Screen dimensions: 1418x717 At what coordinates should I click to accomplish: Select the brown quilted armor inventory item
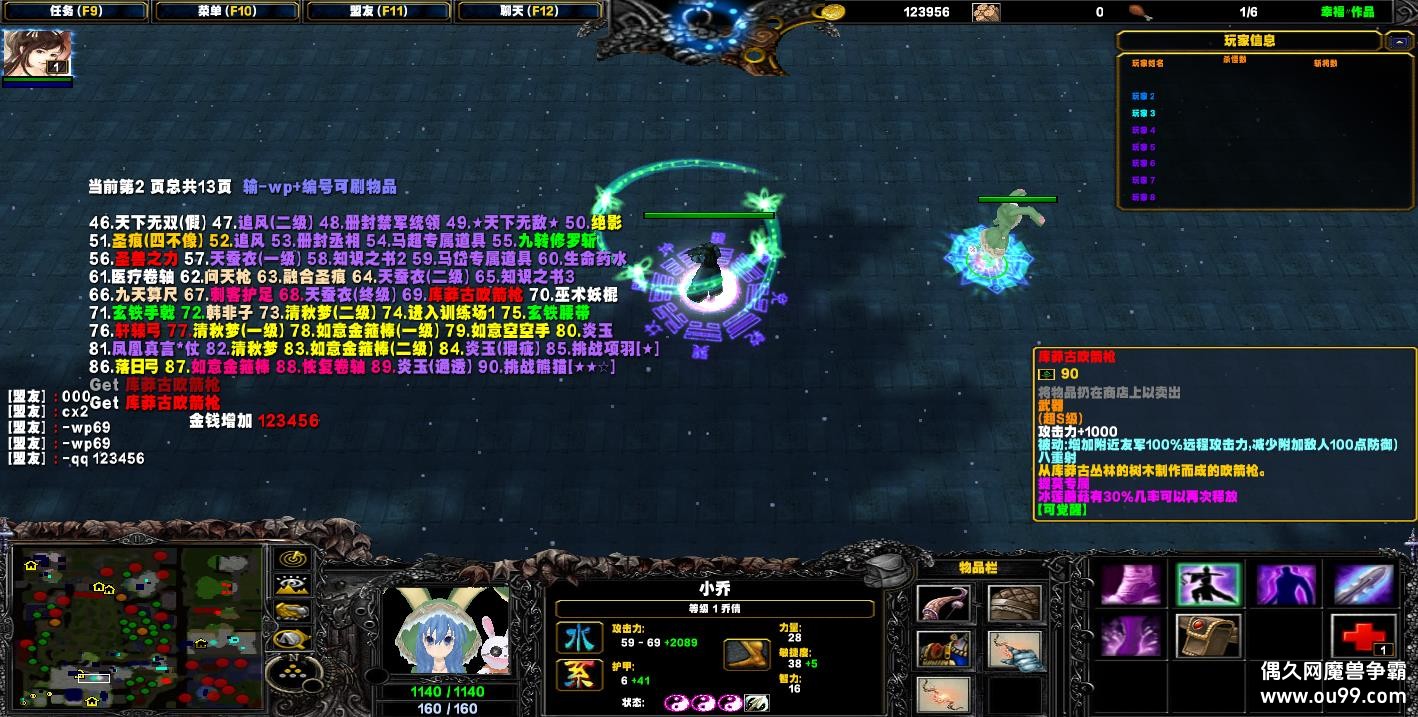tap(1014, 604)
